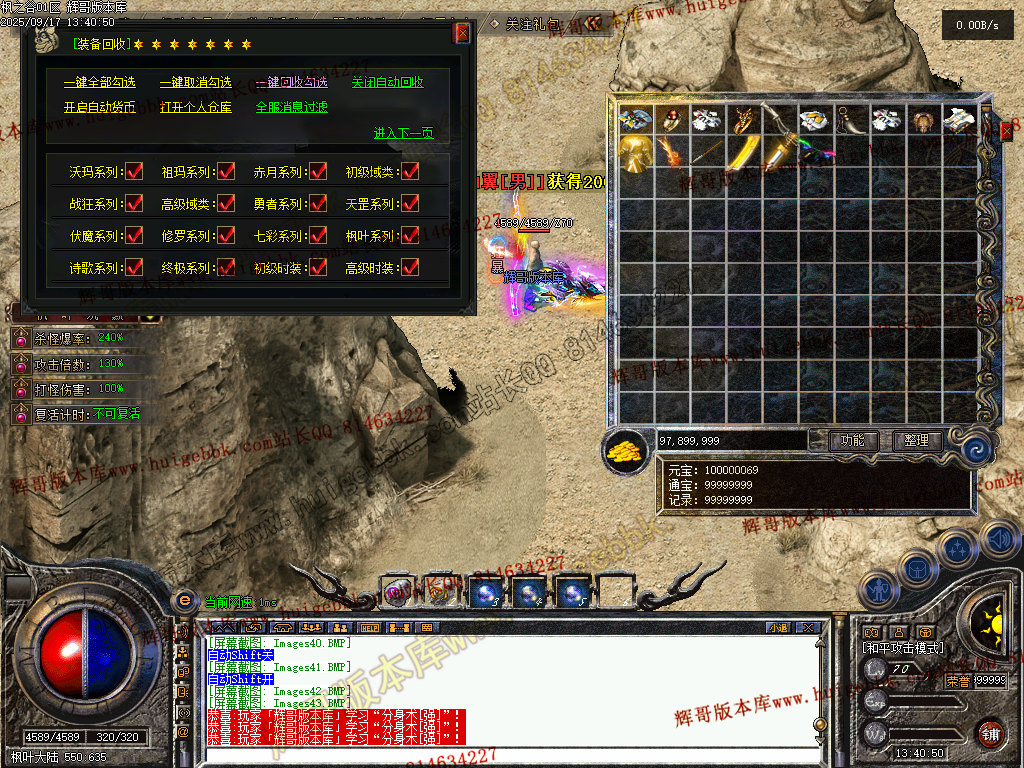Toggle the 高级时装 checkbox
Viewport: 1024px width, 768px height.
[409, 267]
